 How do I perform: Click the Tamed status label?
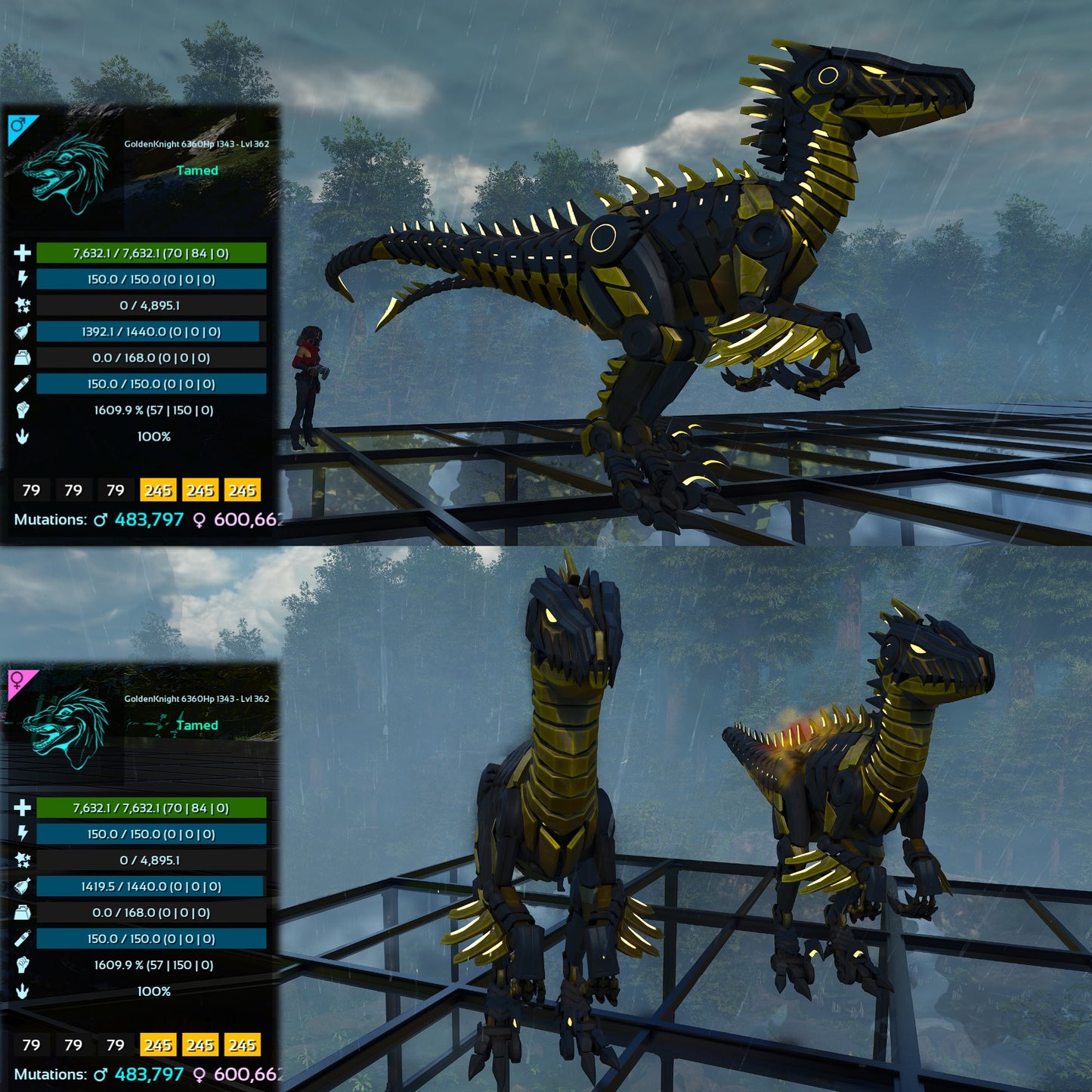coord(198,172)
